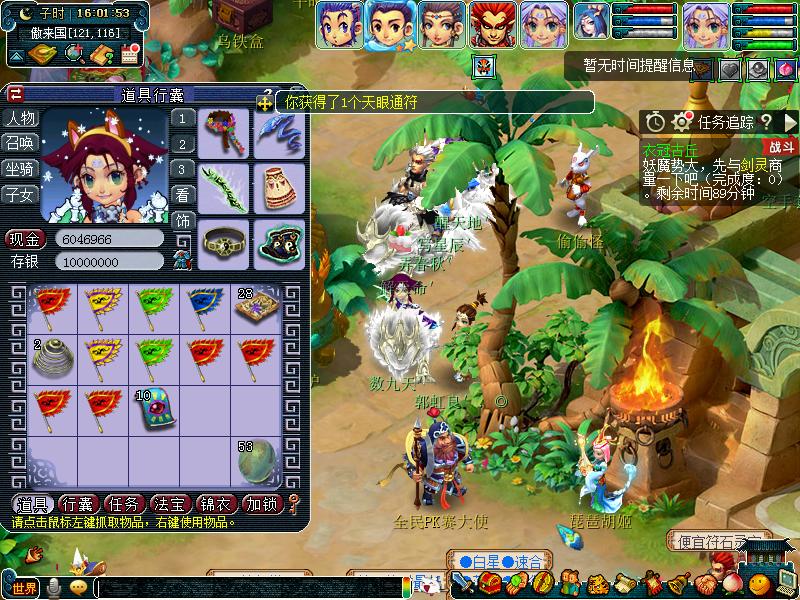Click the 加锁 lock button
The height and width of the screenshot is (600, 800).
click(260, 504)
